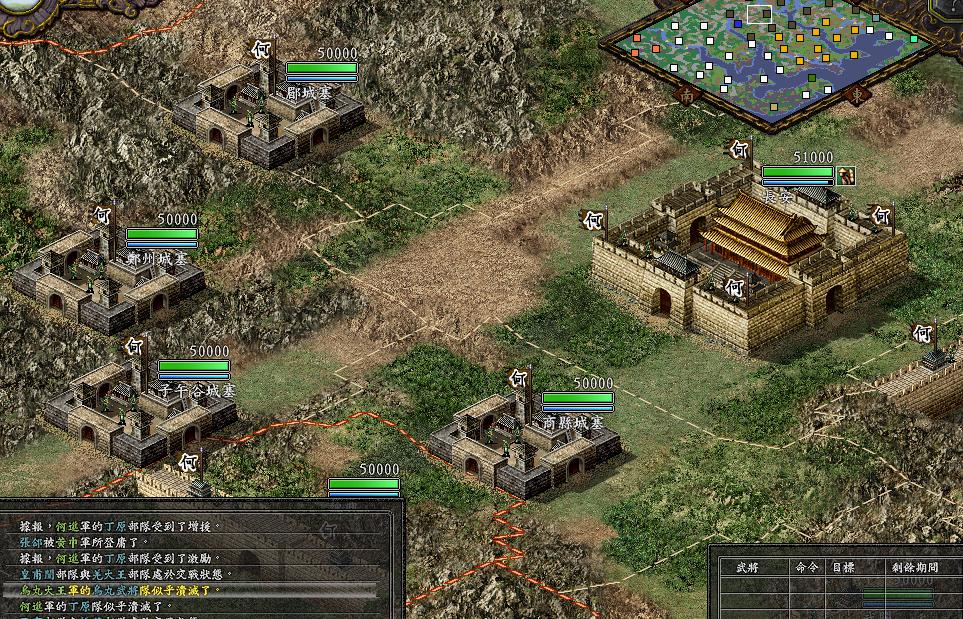
Task: Select the 鄭州城塞 fortress label
Action: tap(157, 258)
